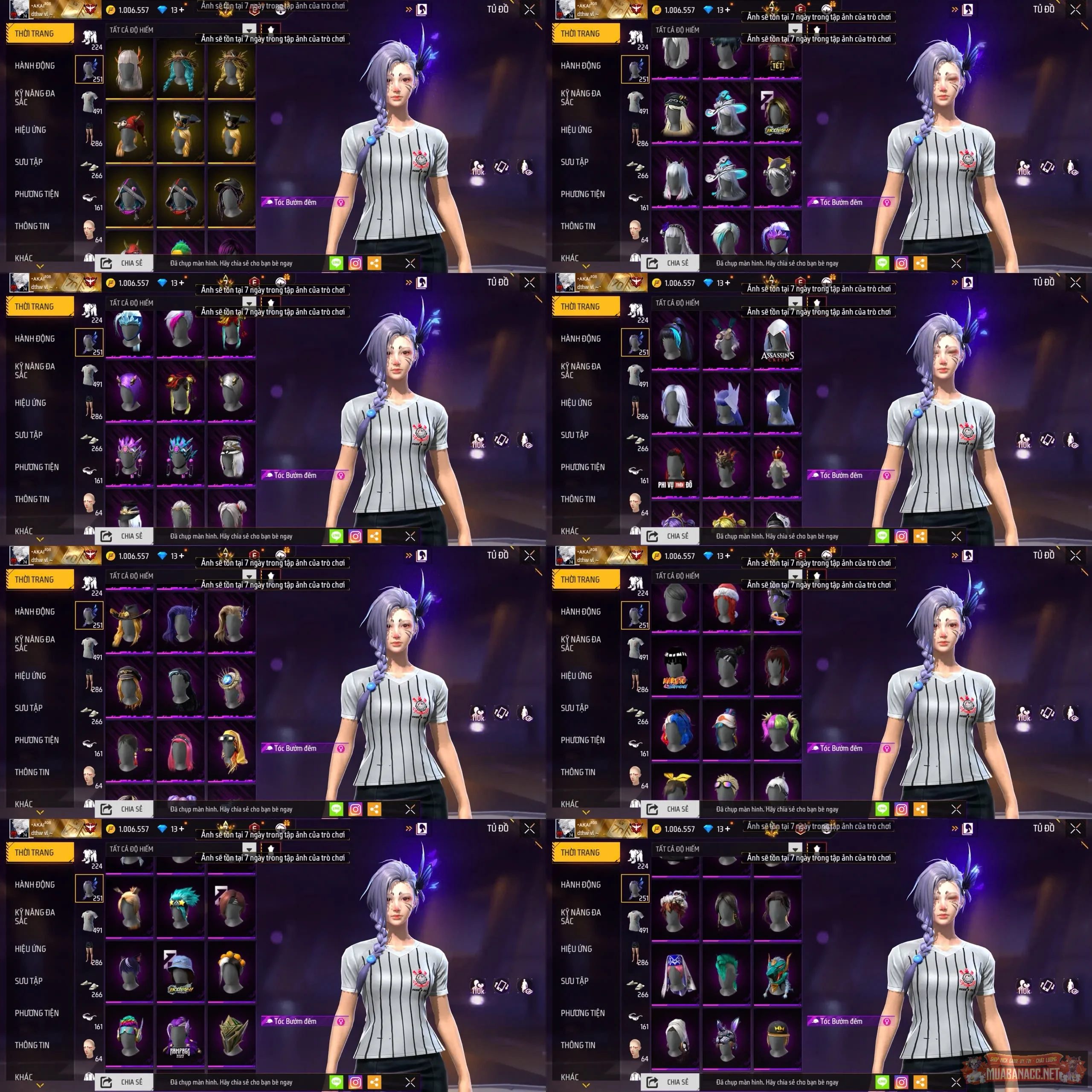The image size is (1092, 1092).
Task: Share the screenshot via the Instagram icon
Action: (354, 263)
